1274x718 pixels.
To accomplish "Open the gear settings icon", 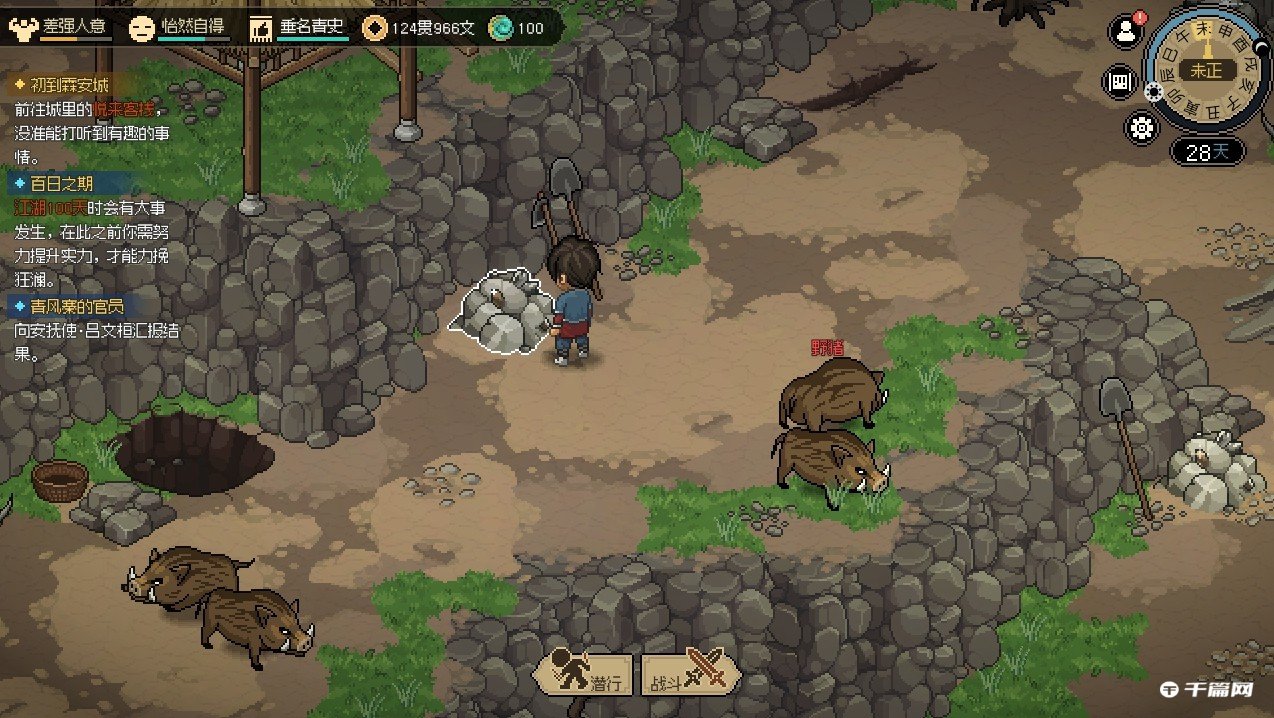I will pos(1141,128).
